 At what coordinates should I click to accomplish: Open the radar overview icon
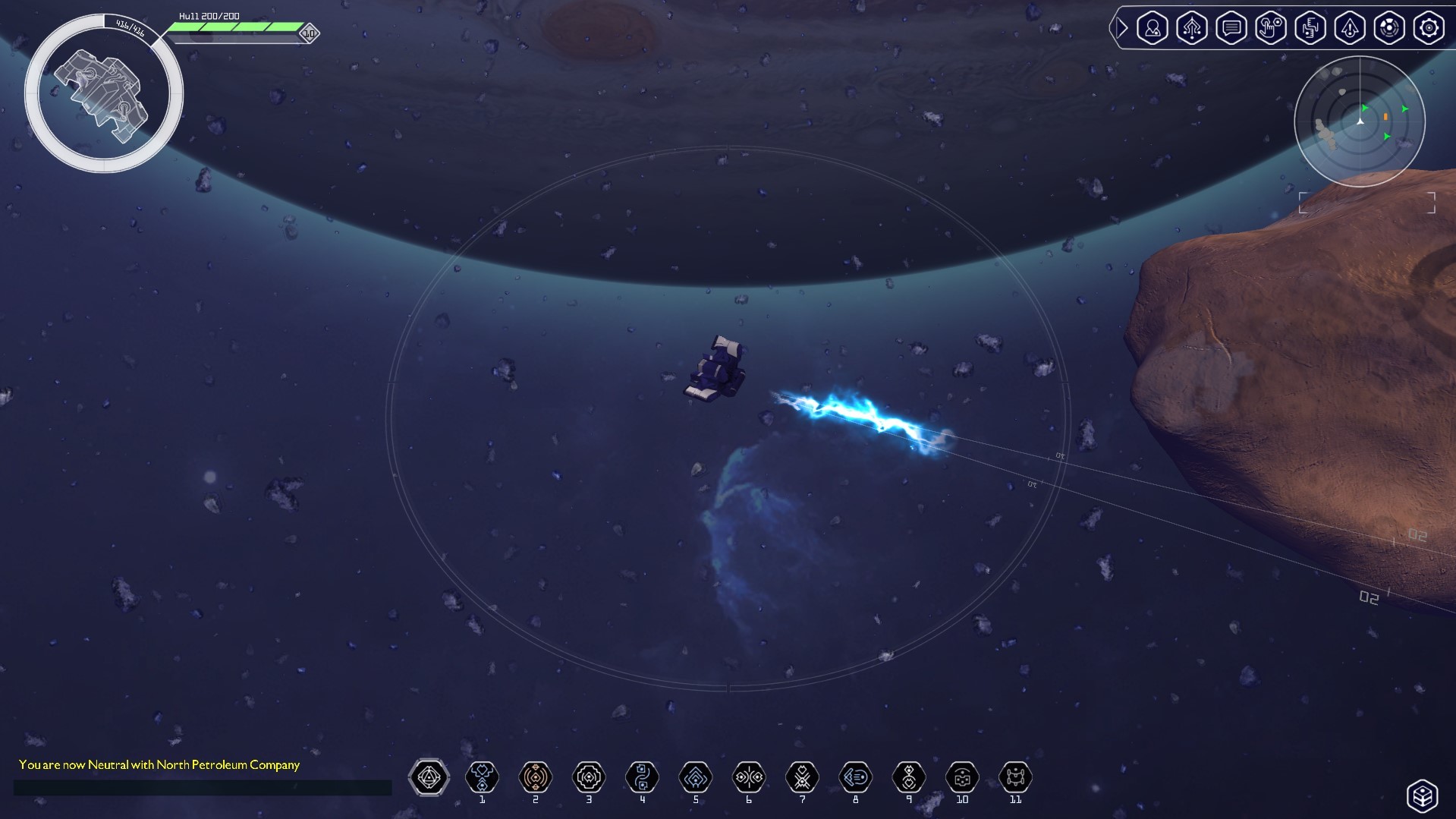[x=1389, y=28]
